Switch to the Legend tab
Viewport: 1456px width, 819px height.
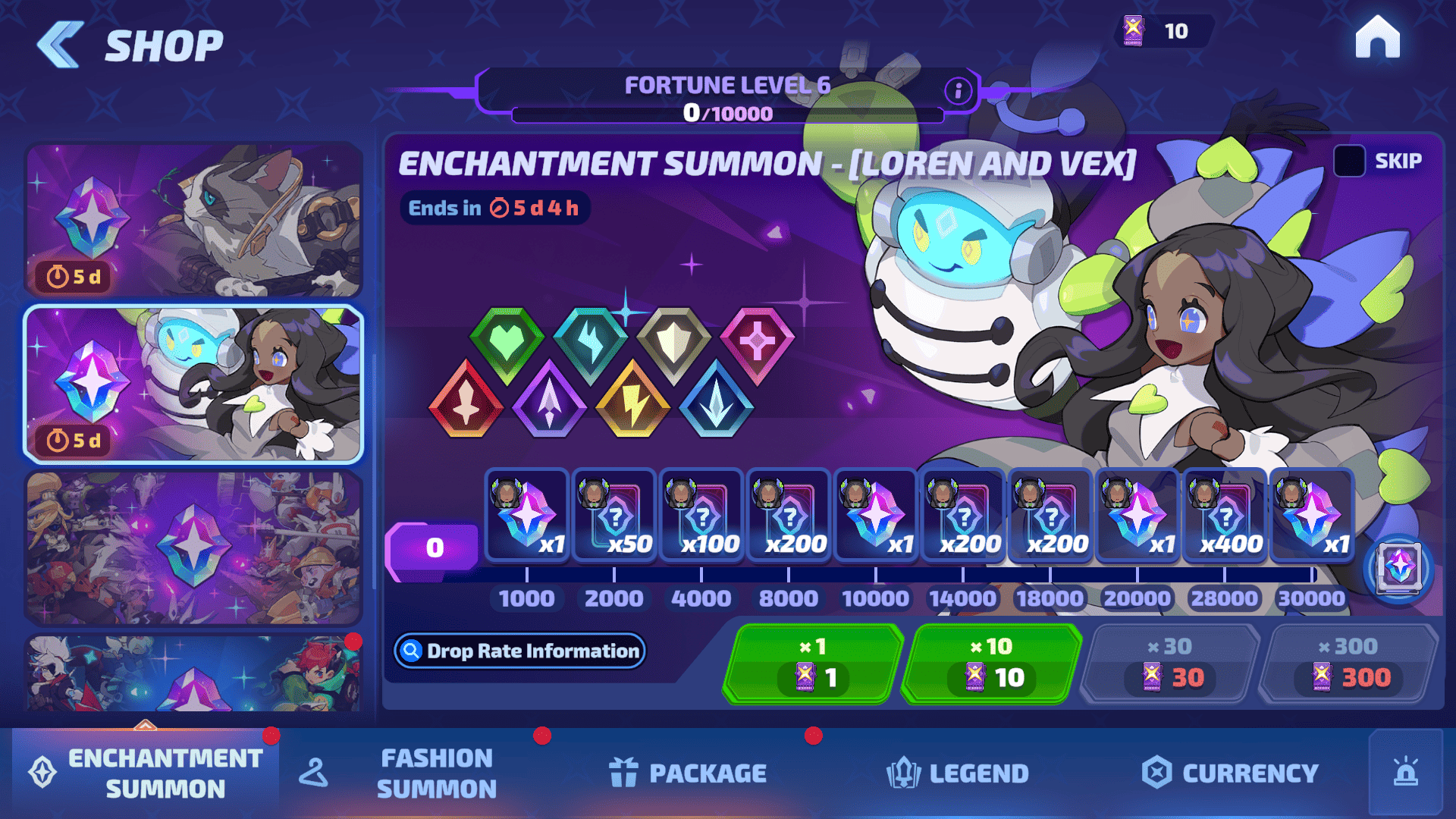tap(957, 773)
